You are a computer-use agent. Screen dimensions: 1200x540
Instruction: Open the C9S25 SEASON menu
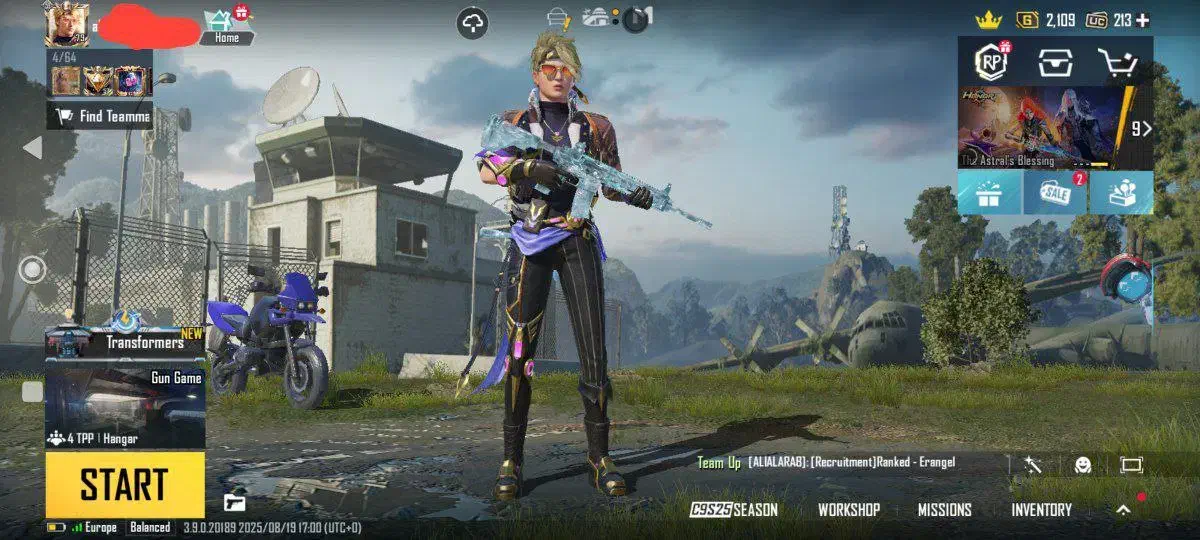pyautogui.click(x=734, y=510)
